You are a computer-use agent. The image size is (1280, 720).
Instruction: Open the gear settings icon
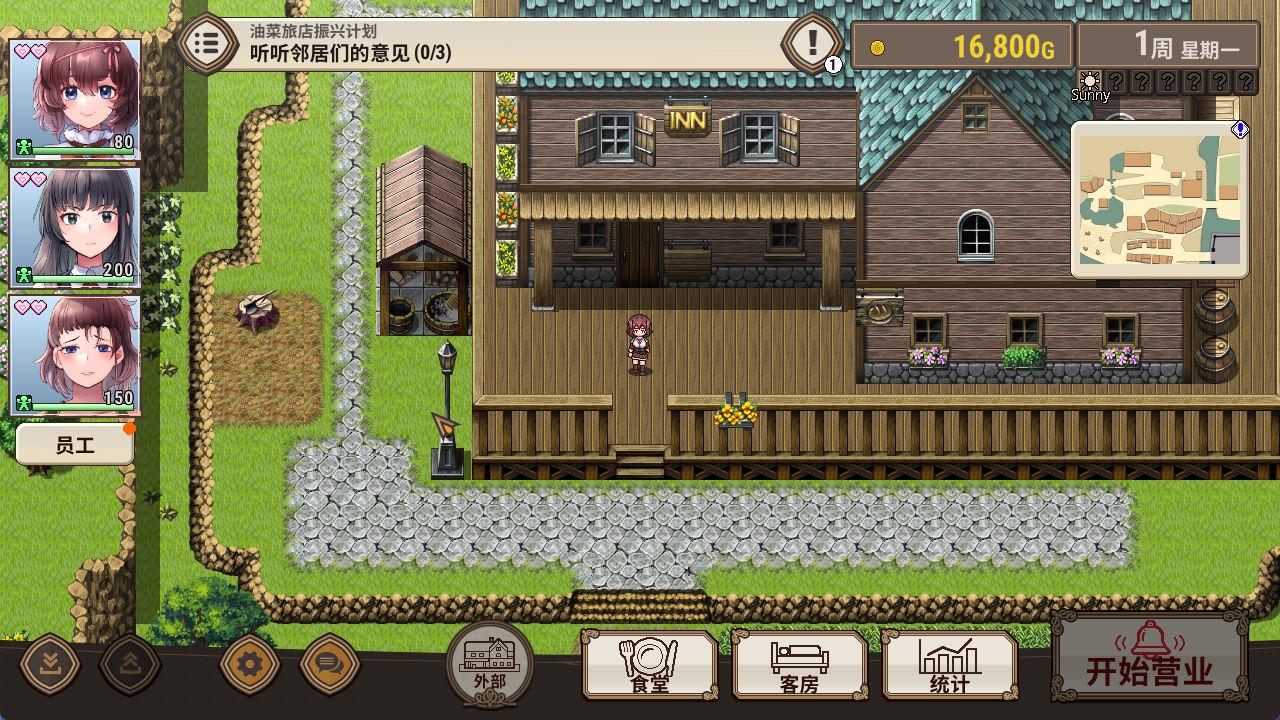(249, 662)
